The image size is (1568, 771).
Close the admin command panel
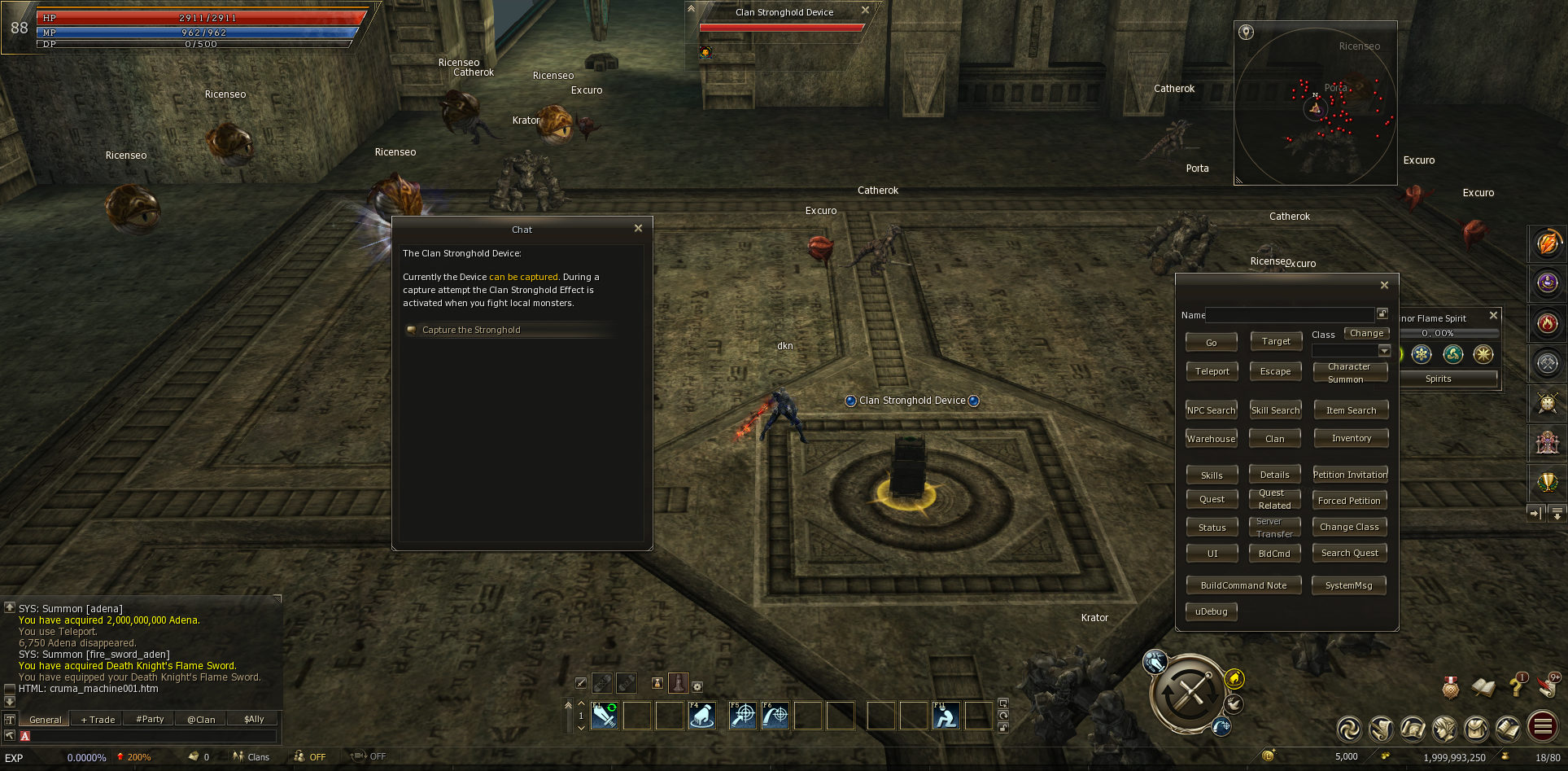pyautogui.click(x=1384, y=285)
